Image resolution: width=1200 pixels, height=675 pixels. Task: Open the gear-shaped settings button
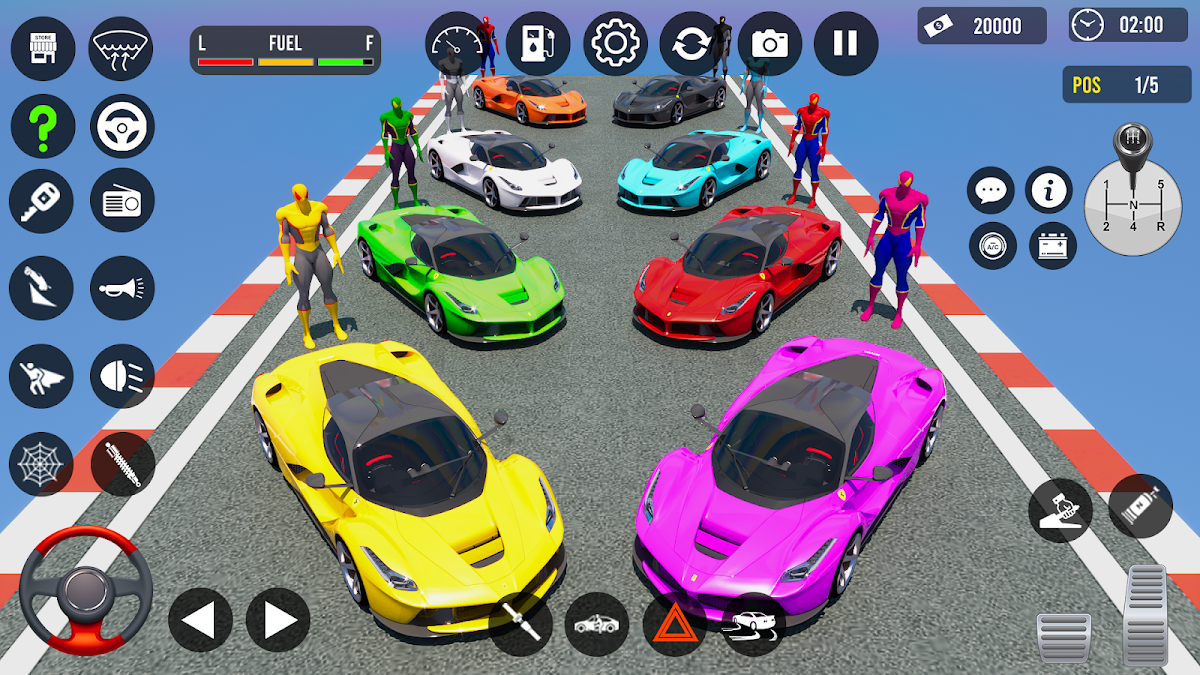[x=615, y=44]
